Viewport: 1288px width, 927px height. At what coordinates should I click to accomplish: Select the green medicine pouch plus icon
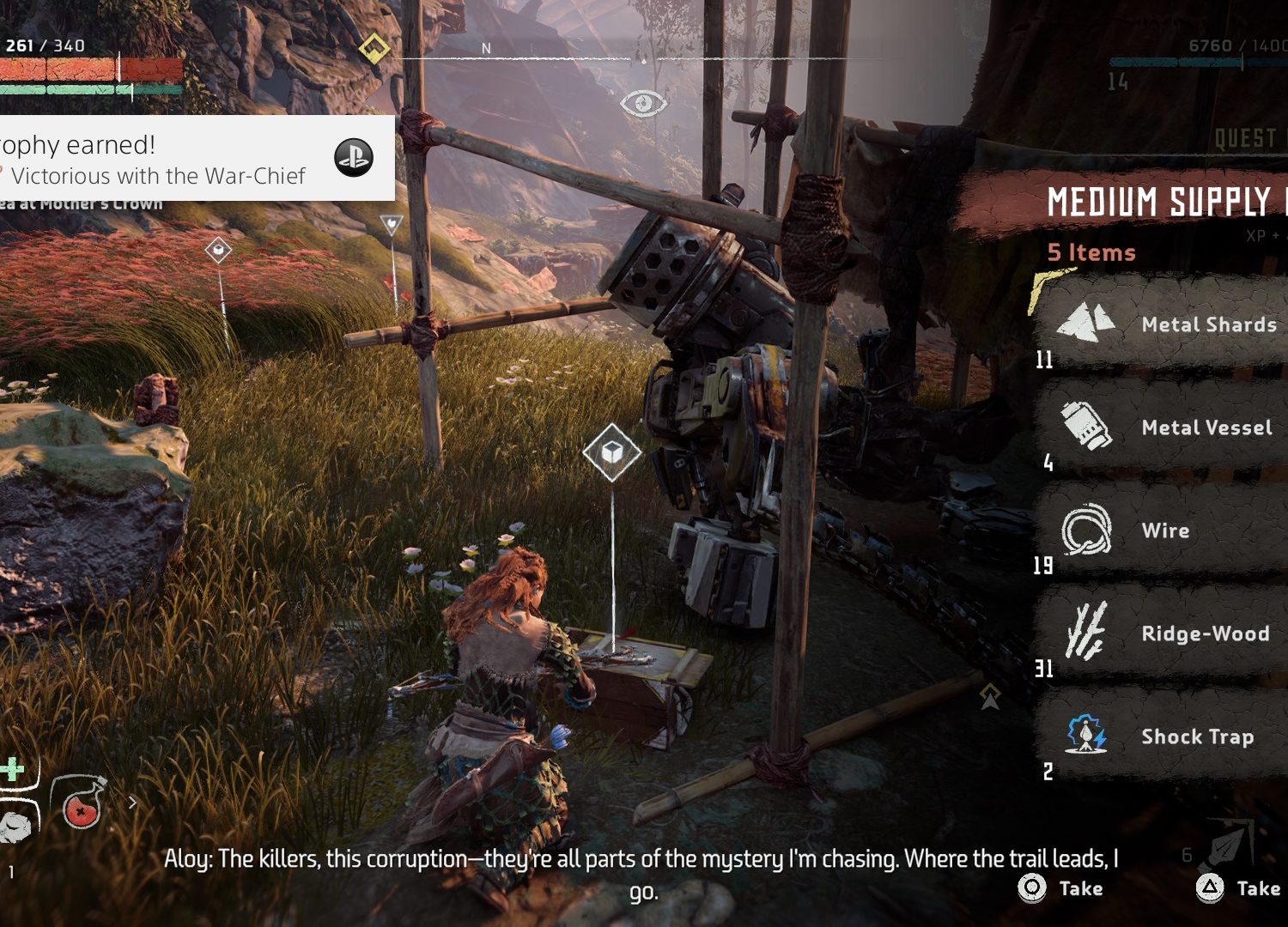pos(12,768)
